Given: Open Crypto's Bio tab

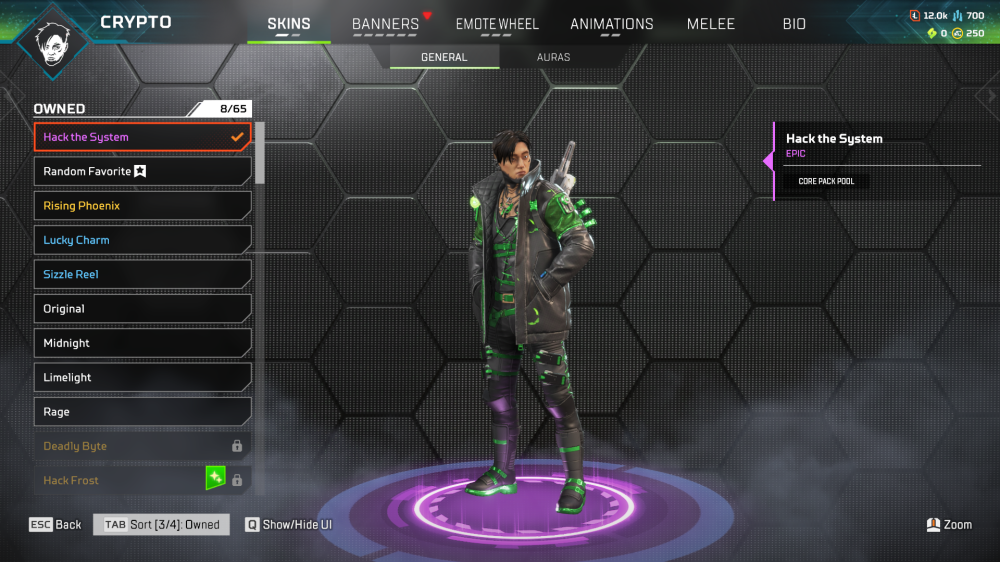Looking at the screenshot, I should pyautogui.click(x=794, y=24).
